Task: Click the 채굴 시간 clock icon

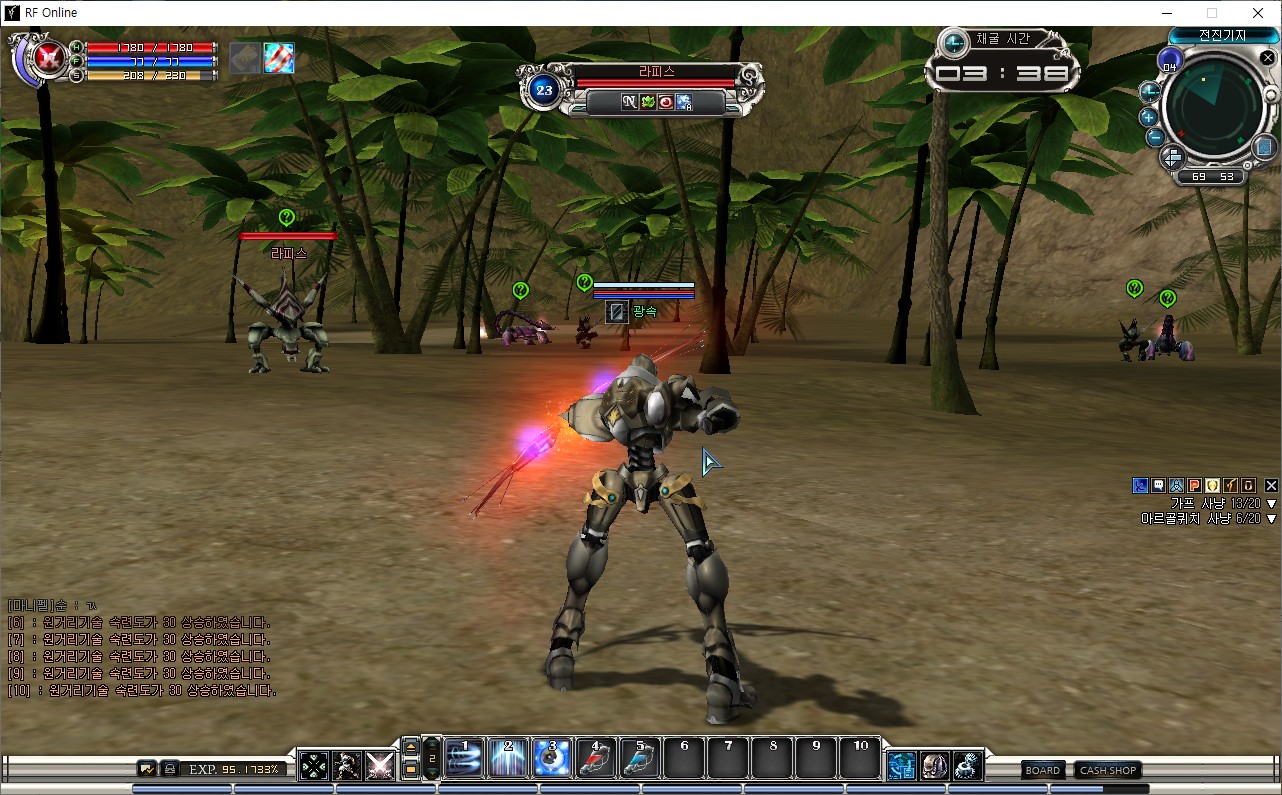Action: click(x=954, y=42)
